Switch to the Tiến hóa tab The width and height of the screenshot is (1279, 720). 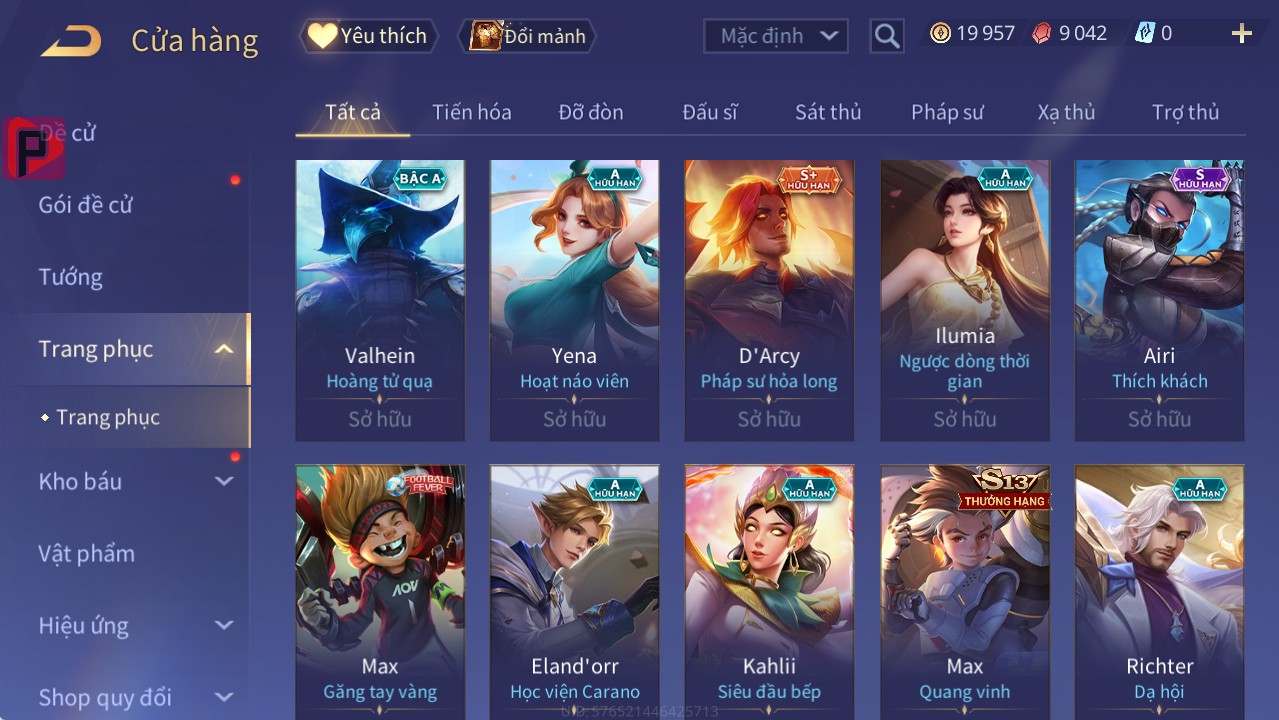coord(472,112)
